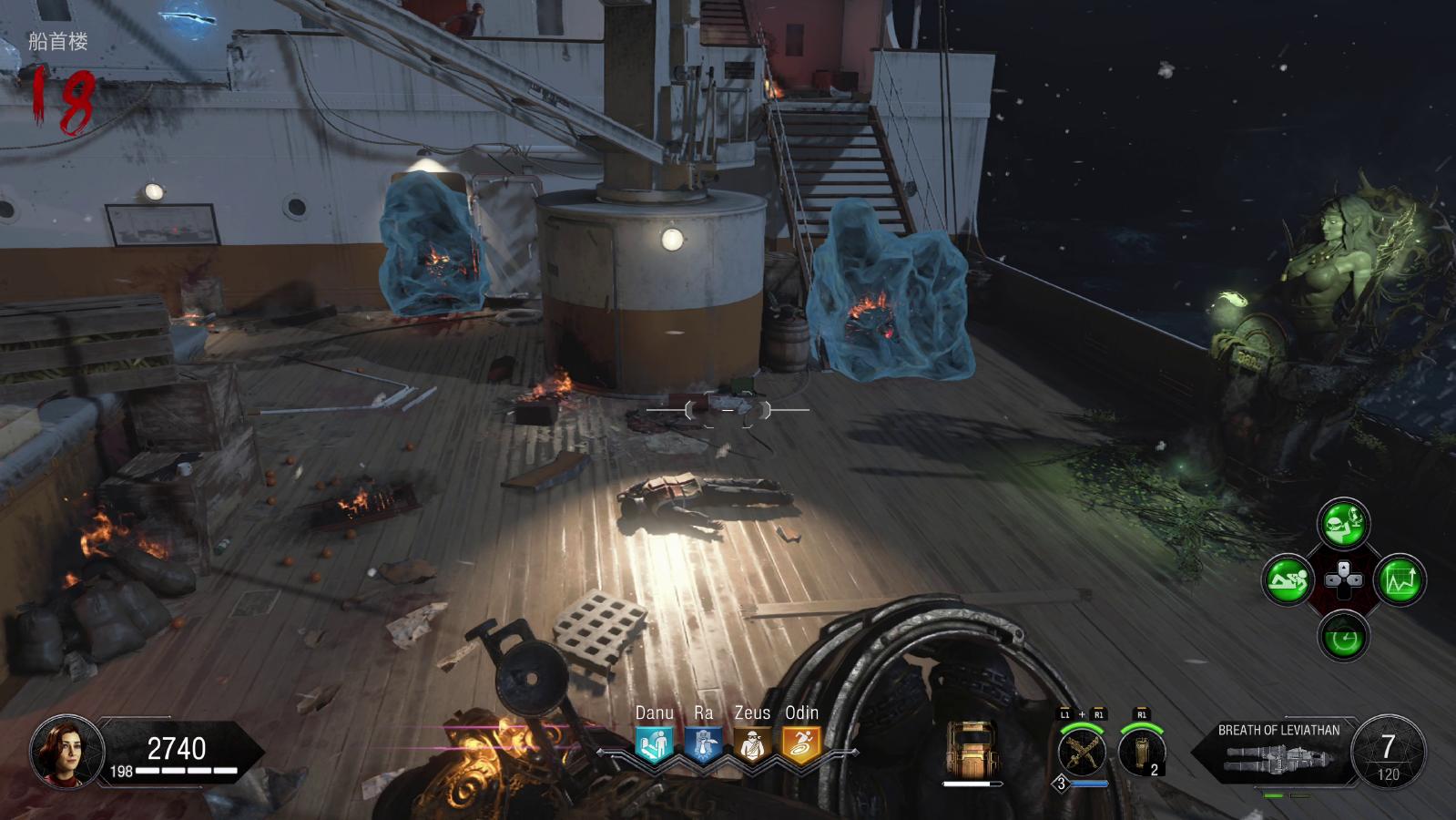Activate the right elixir with rising graph

click(x=1400, y=579)
